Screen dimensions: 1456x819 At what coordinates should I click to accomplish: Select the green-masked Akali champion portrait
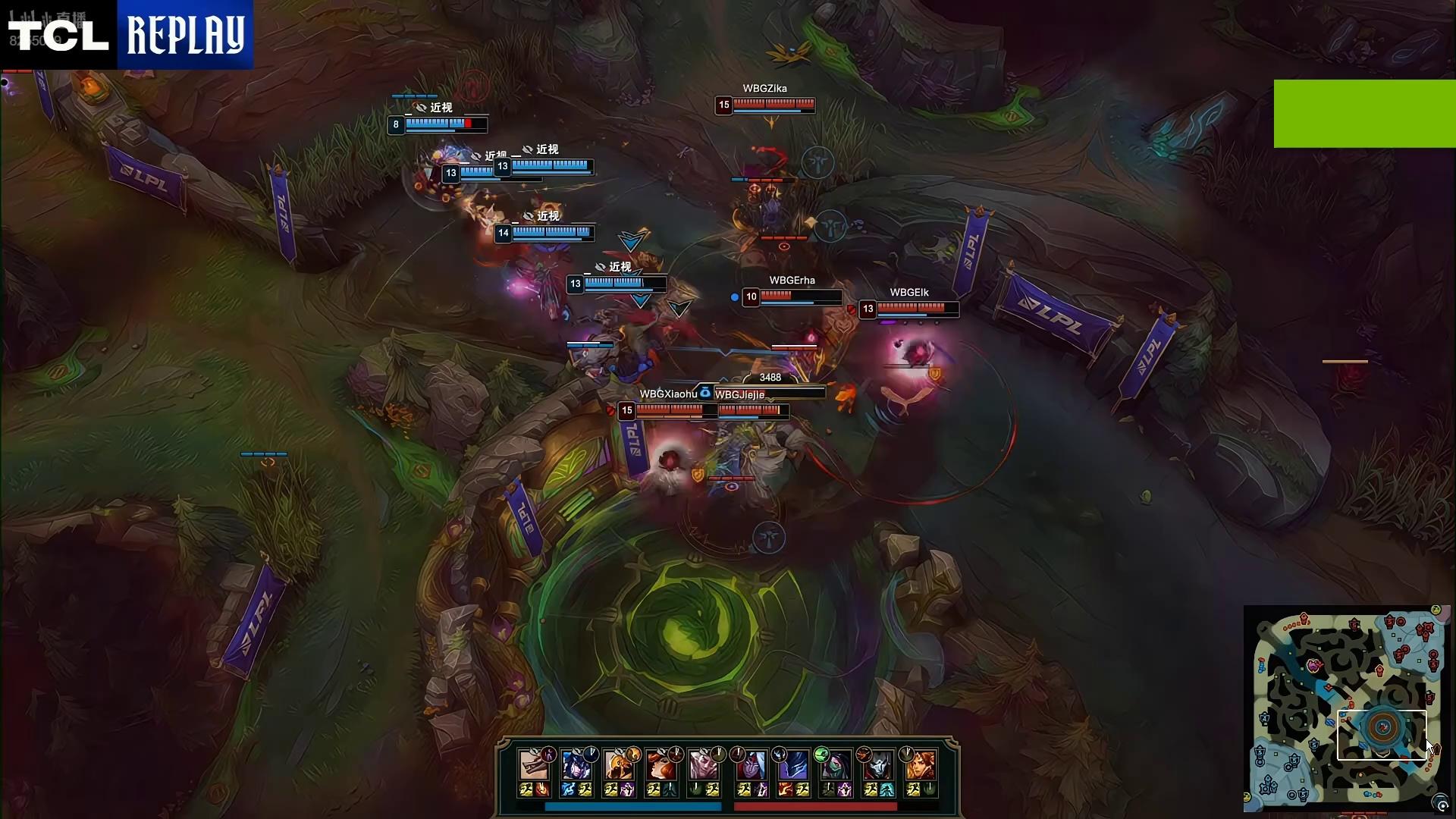coord(836,766)
